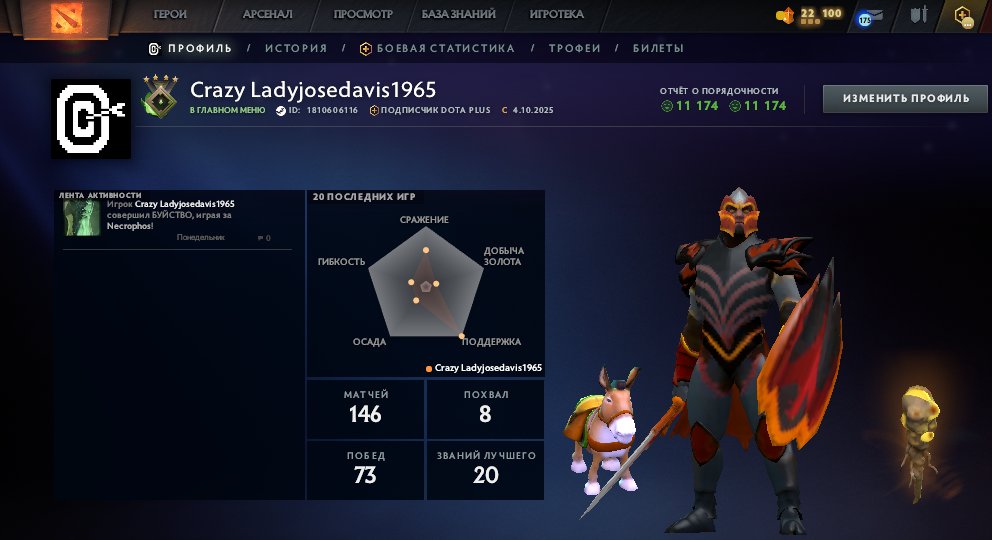Open База знаний (Learn) menu
This screenshot has width=992, height=540.
tap(460, 15)
